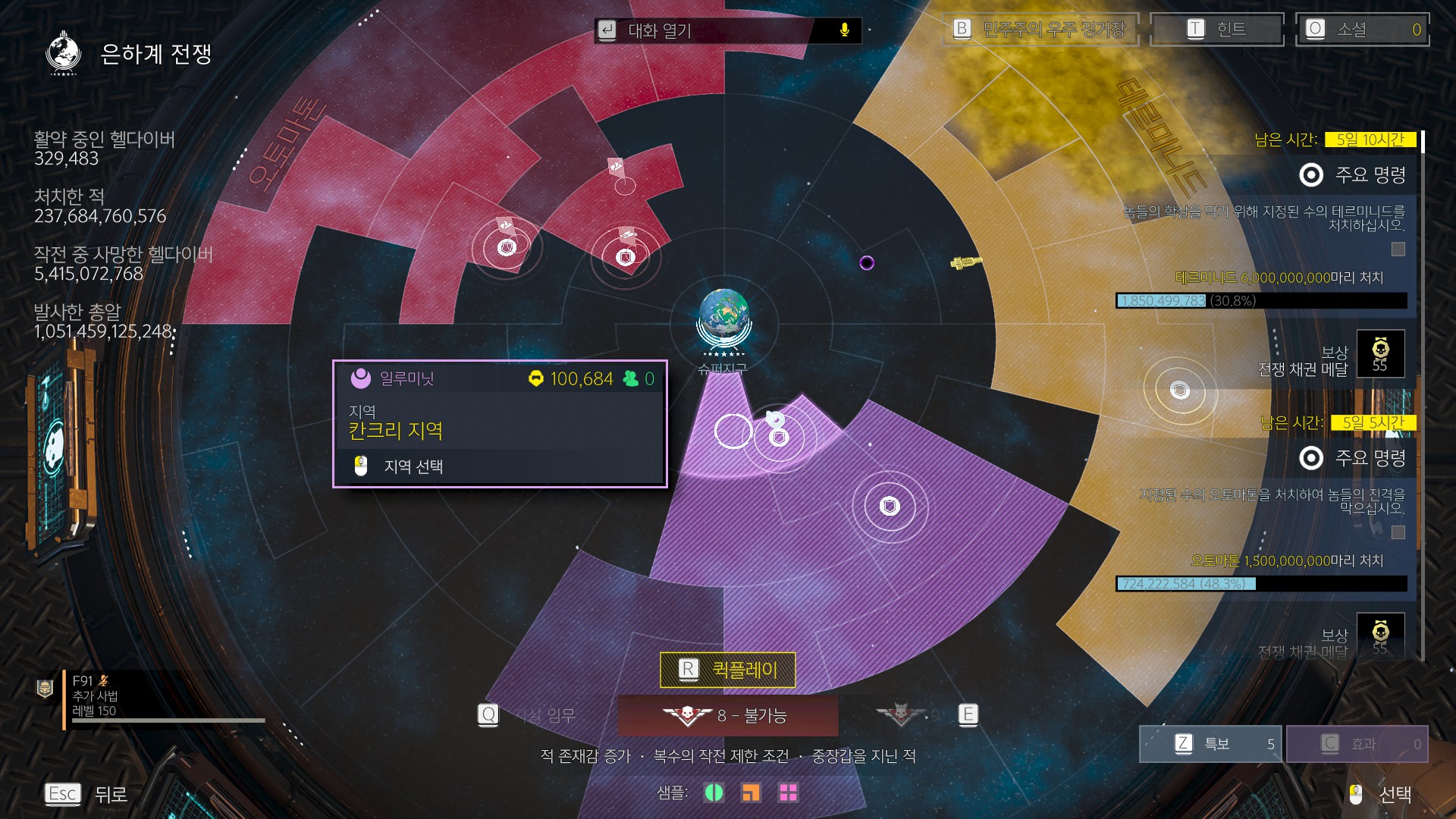Select the highlighted Illuminate planet circle

[733, 431]
